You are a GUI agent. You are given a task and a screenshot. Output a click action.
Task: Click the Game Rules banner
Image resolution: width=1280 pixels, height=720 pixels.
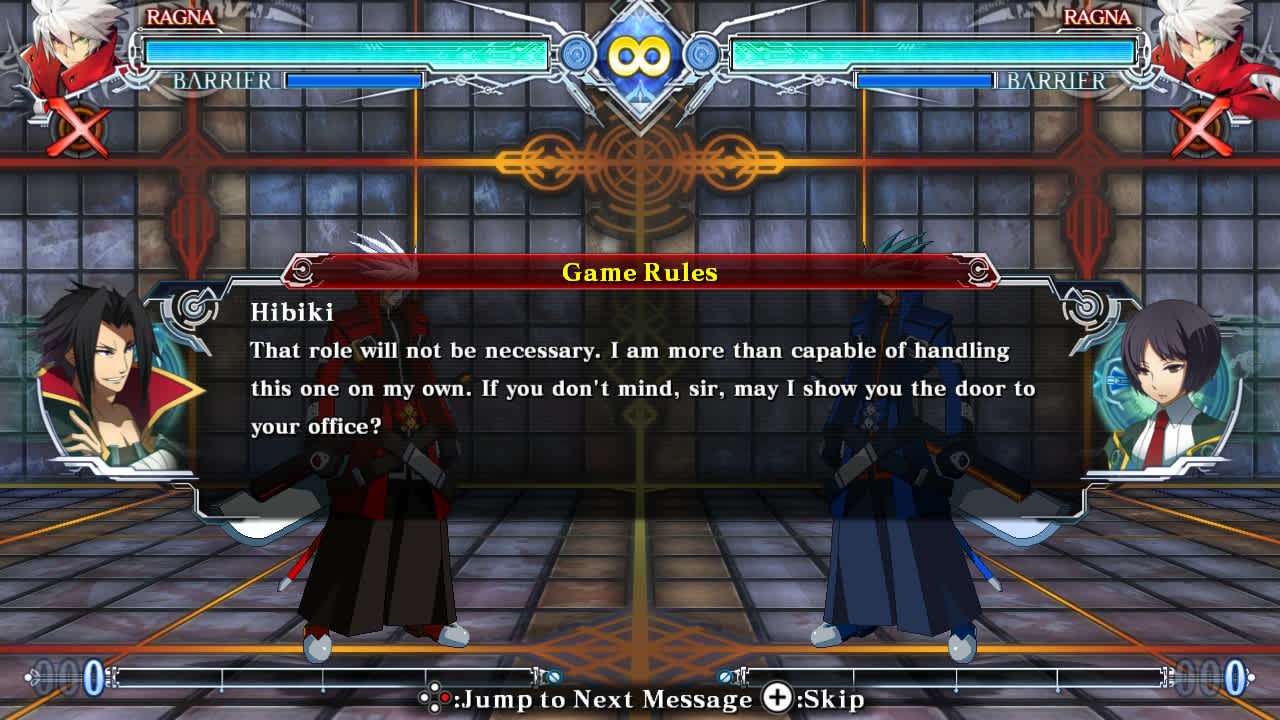pyautogui.click(x=640, y=272)
